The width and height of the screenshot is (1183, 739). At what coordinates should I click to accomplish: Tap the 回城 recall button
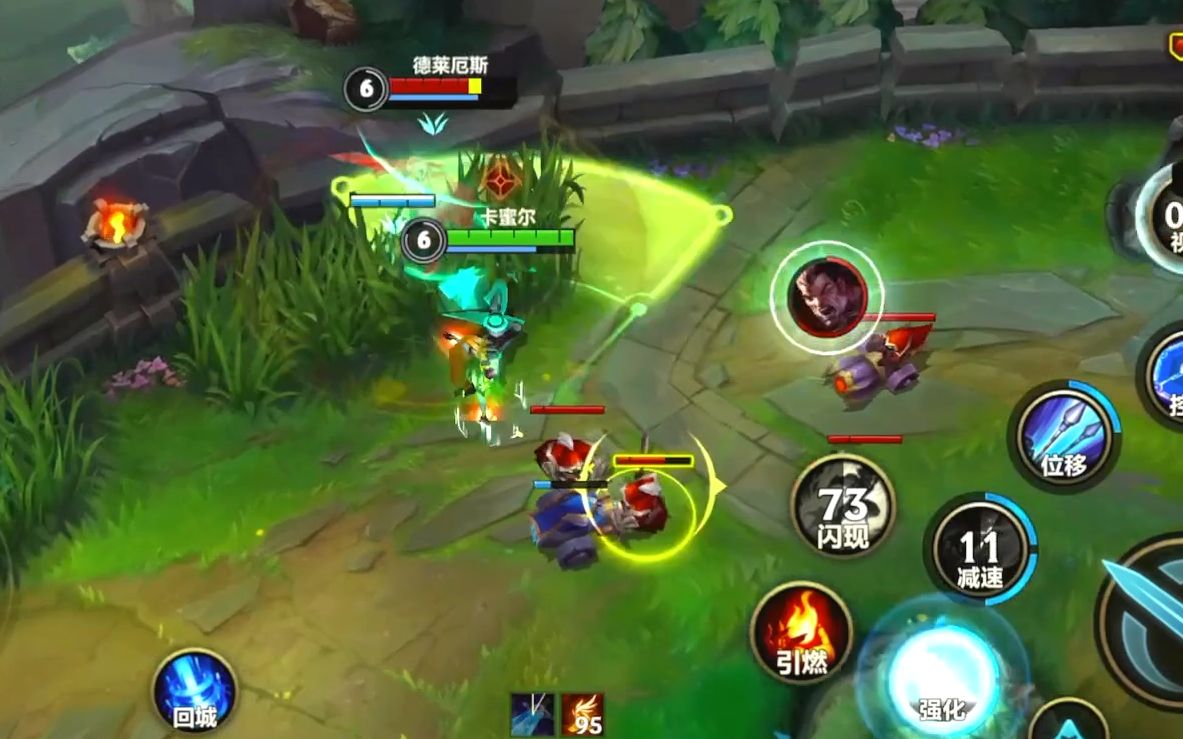[x=194, y=691]
